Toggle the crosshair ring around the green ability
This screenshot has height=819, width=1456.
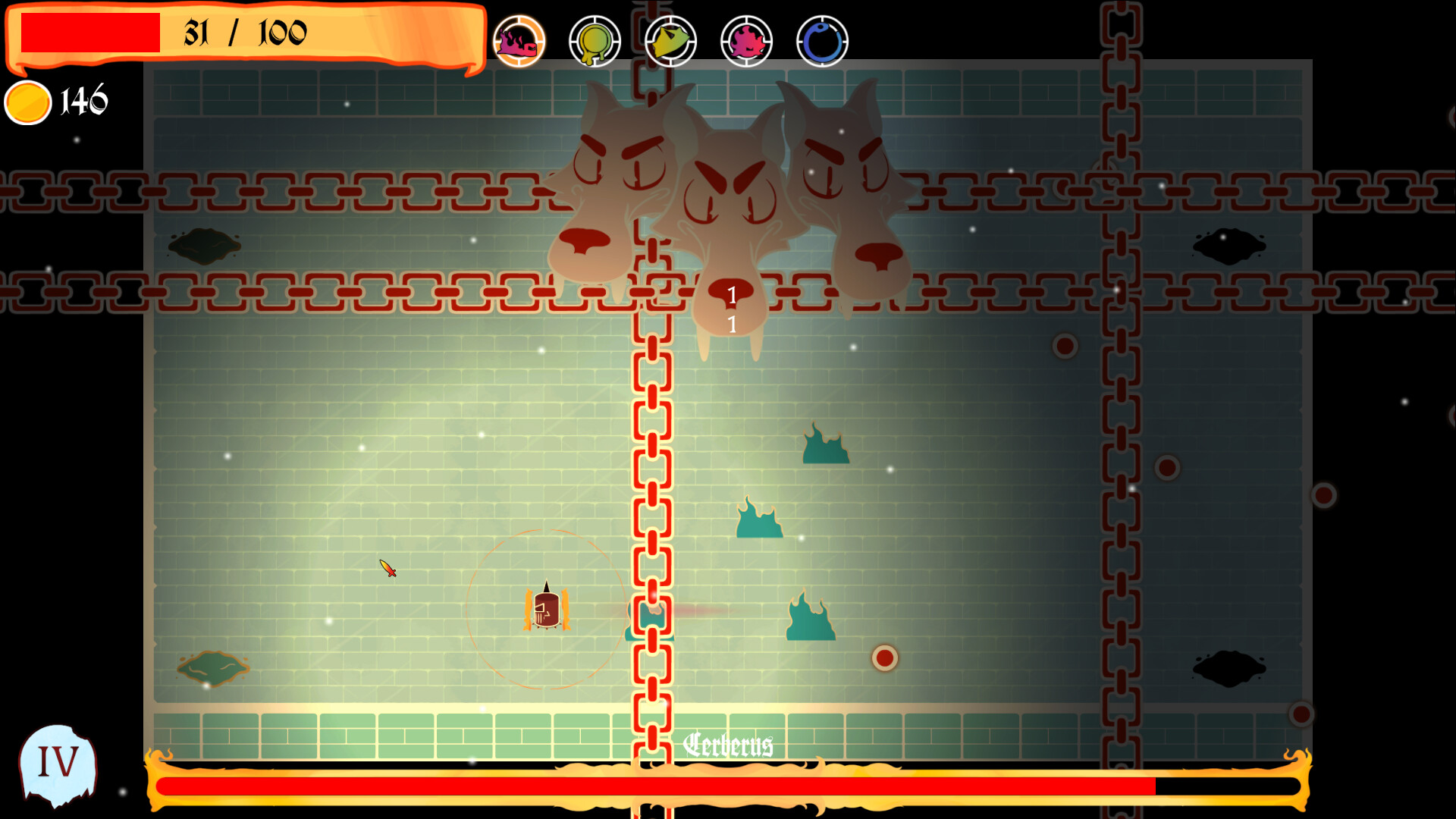[x=595, y=41]
